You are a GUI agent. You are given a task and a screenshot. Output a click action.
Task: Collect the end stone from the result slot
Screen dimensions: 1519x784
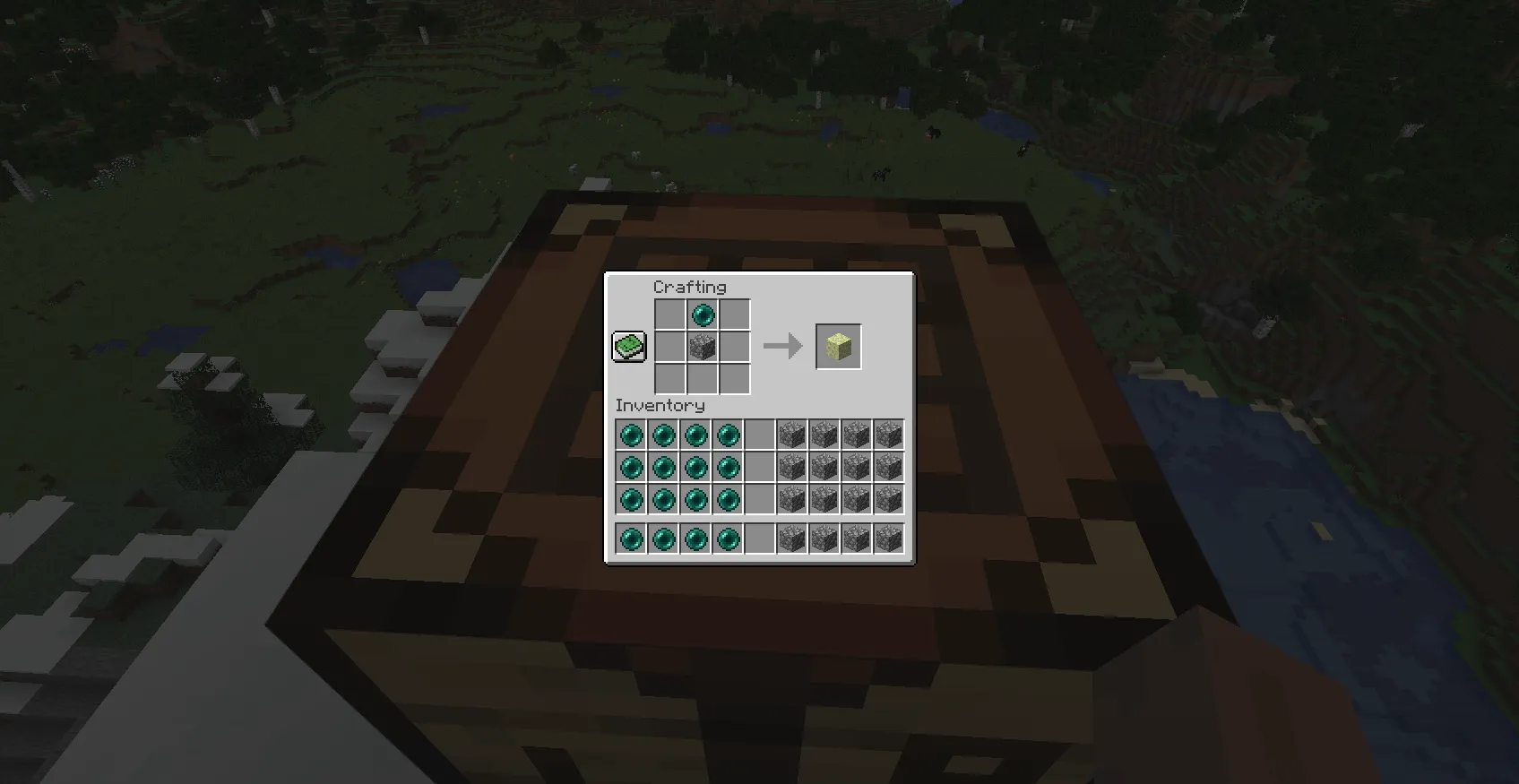click(x=837, y=344)
